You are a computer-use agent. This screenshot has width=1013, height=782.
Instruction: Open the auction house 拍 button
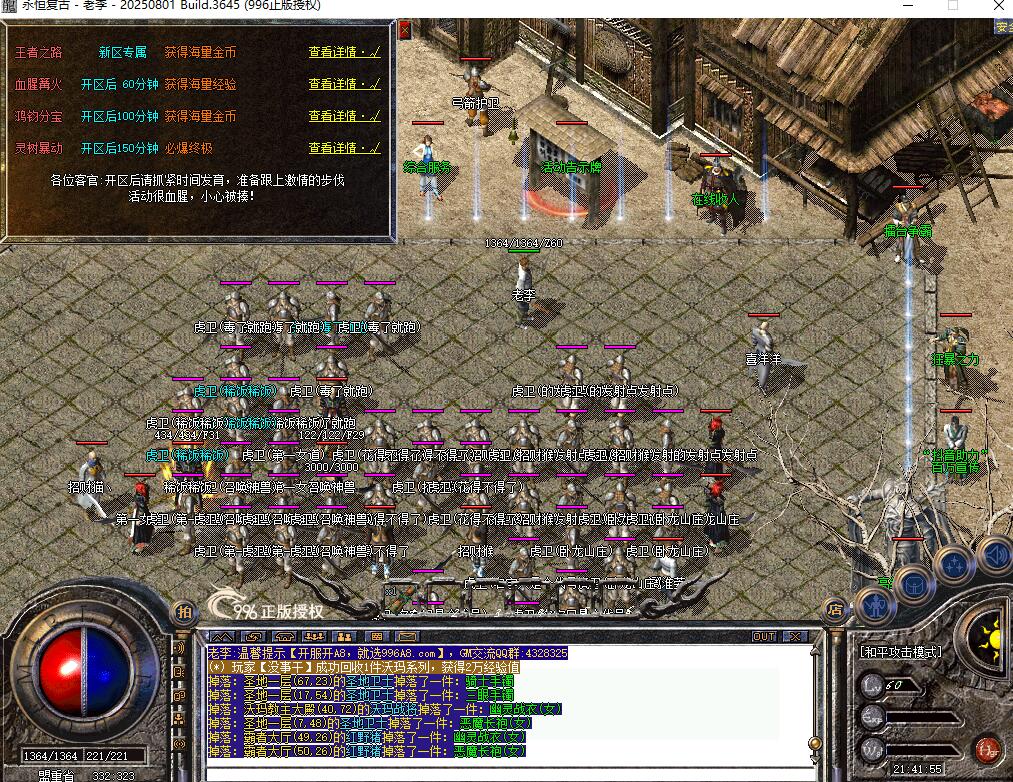pos(183,611)
